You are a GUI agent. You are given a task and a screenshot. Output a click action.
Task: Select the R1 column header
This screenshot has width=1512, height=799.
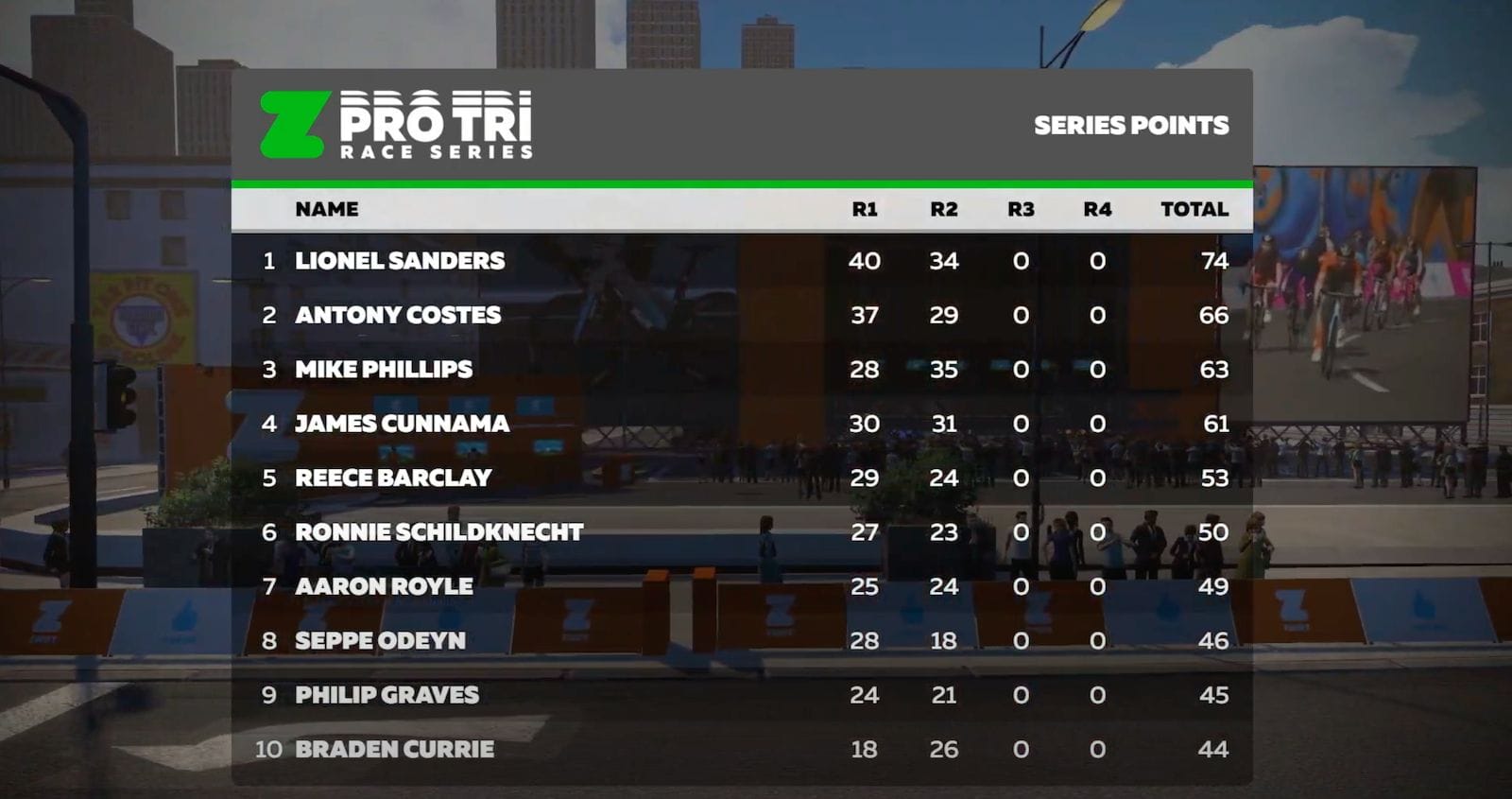click(864, 209)
